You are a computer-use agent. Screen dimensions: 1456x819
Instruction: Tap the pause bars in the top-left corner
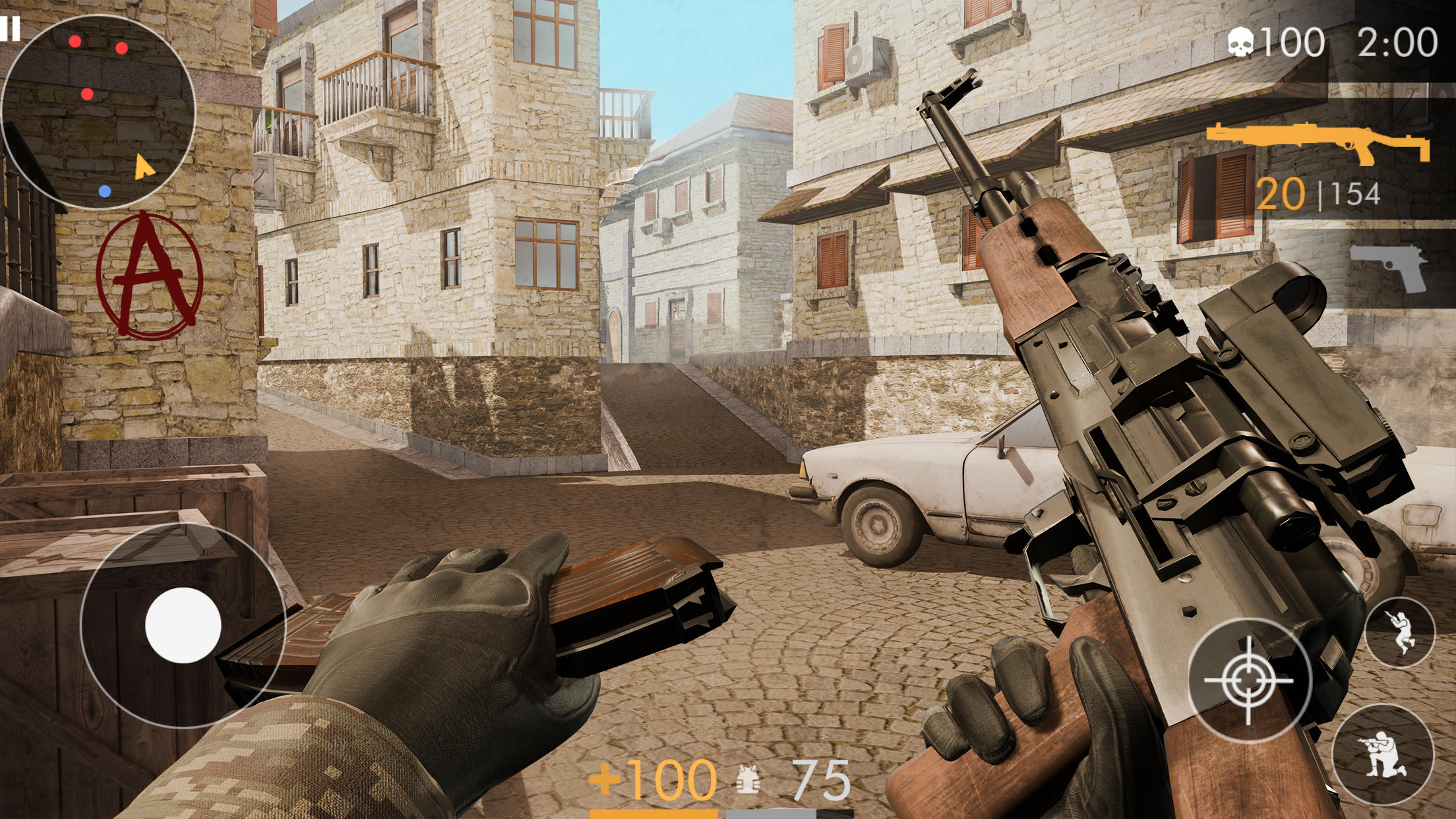(11, 28)
